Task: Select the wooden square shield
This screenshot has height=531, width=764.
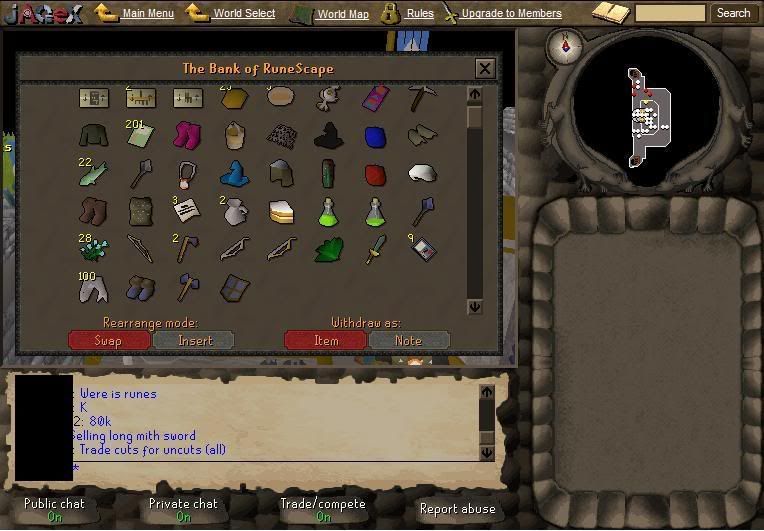Action: pyautogui.click(x=234, y=288)
